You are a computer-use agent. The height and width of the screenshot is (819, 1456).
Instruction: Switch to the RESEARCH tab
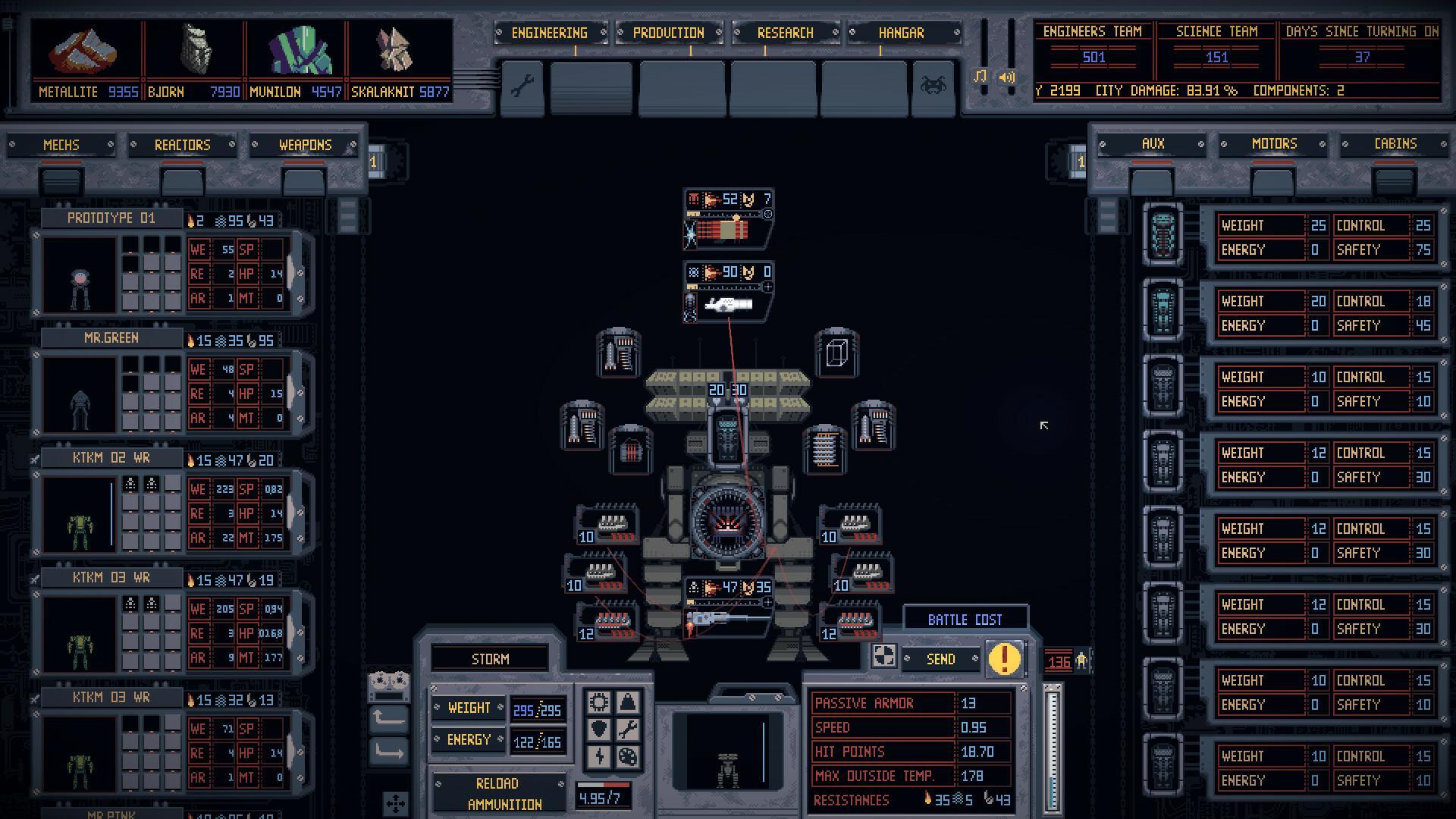(x=785, y=33)
